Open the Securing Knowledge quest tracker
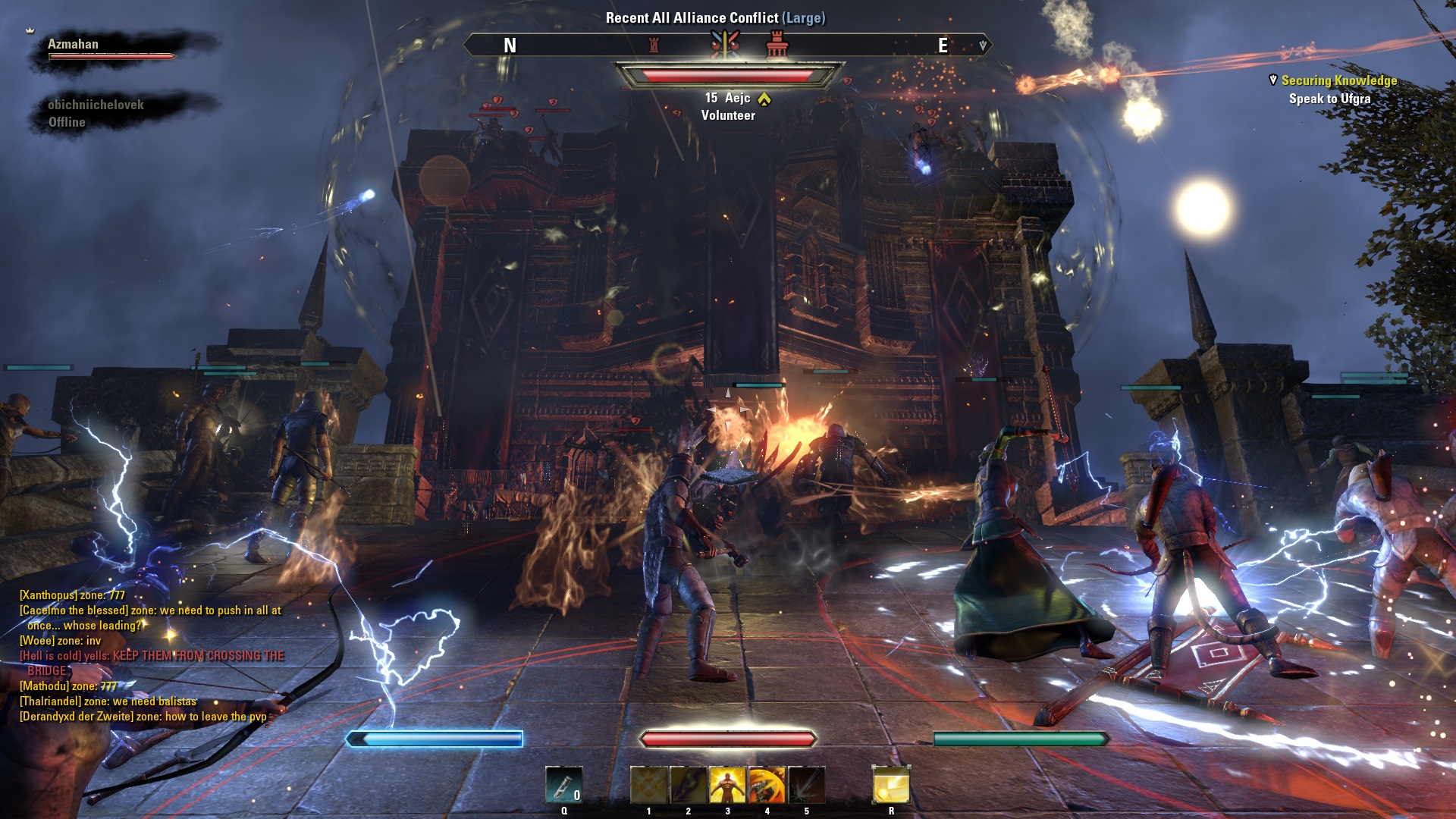Screen dimensions: 1456x819 1338,80
